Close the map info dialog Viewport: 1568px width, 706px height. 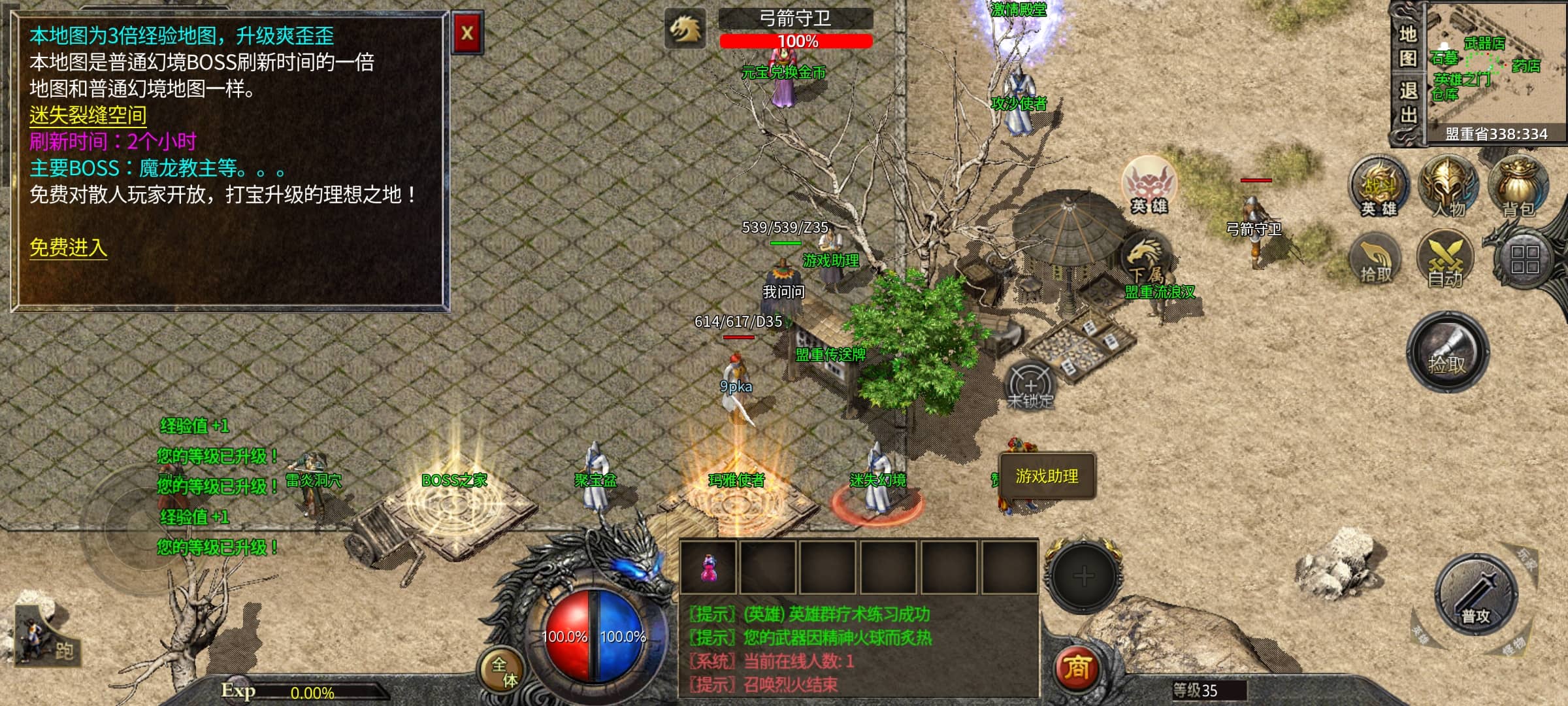point(467,33)
